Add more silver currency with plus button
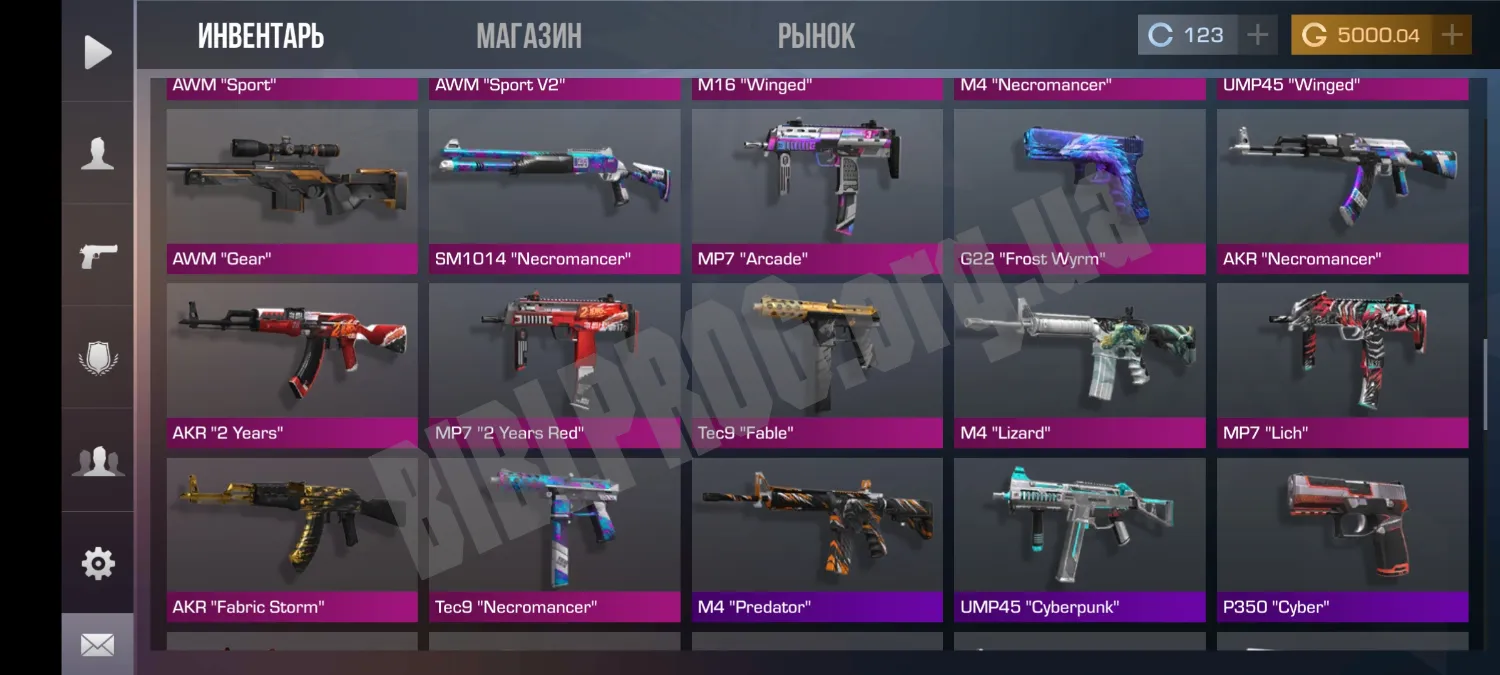This screenshot has width=1500, height=675. coord(1257,35)
